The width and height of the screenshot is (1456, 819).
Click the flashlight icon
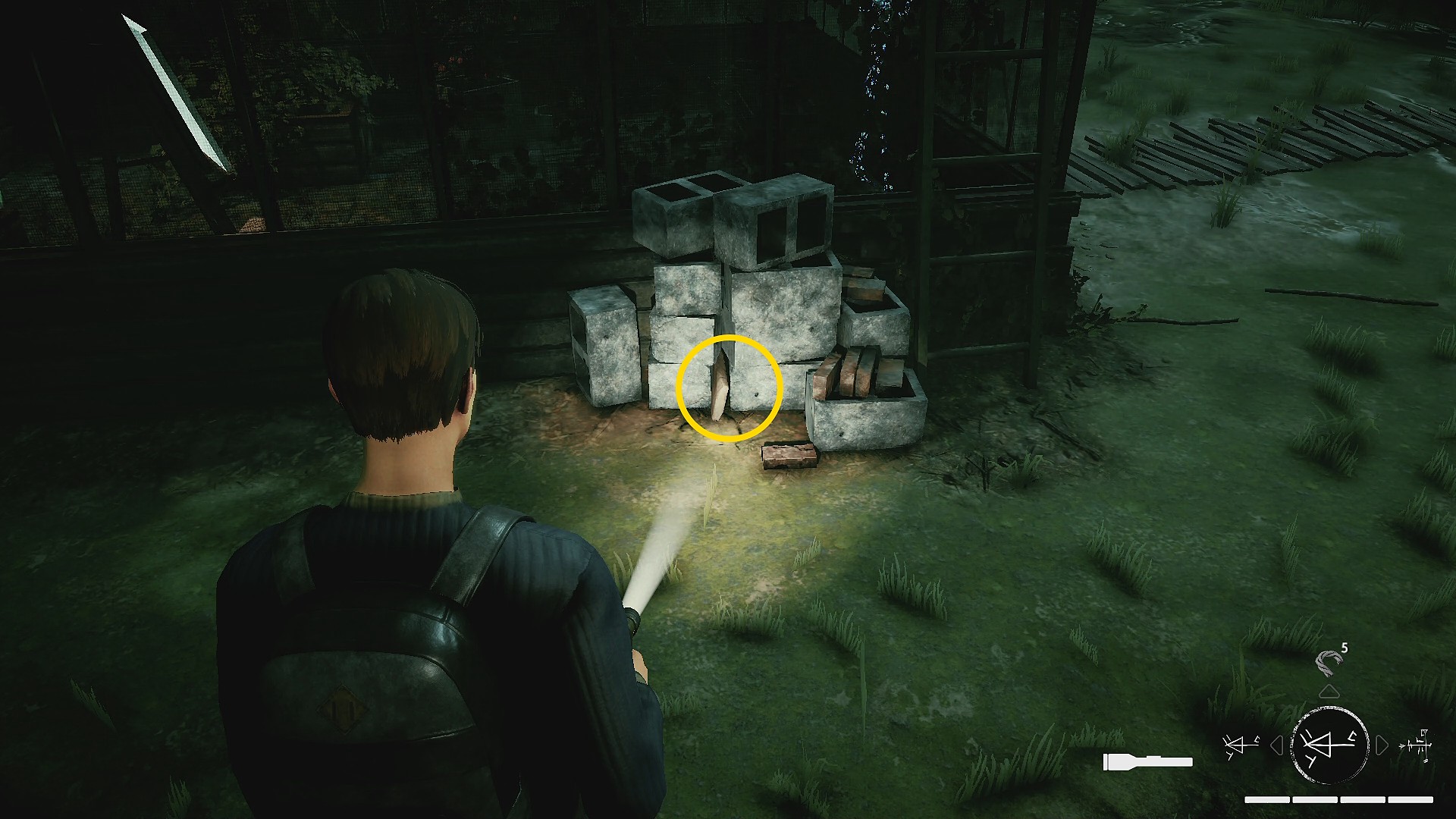[1147, 761]
